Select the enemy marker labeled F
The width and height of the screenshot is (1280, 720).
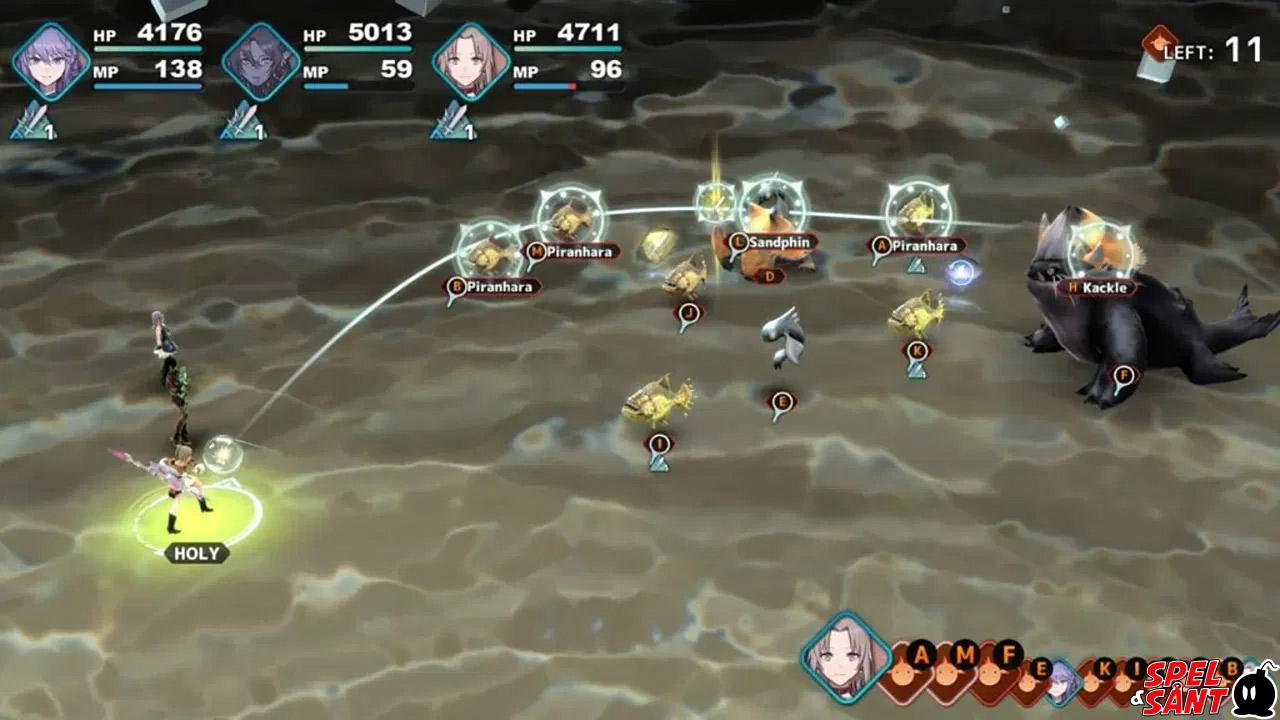pyautogui.click(x=1124, y=377)
